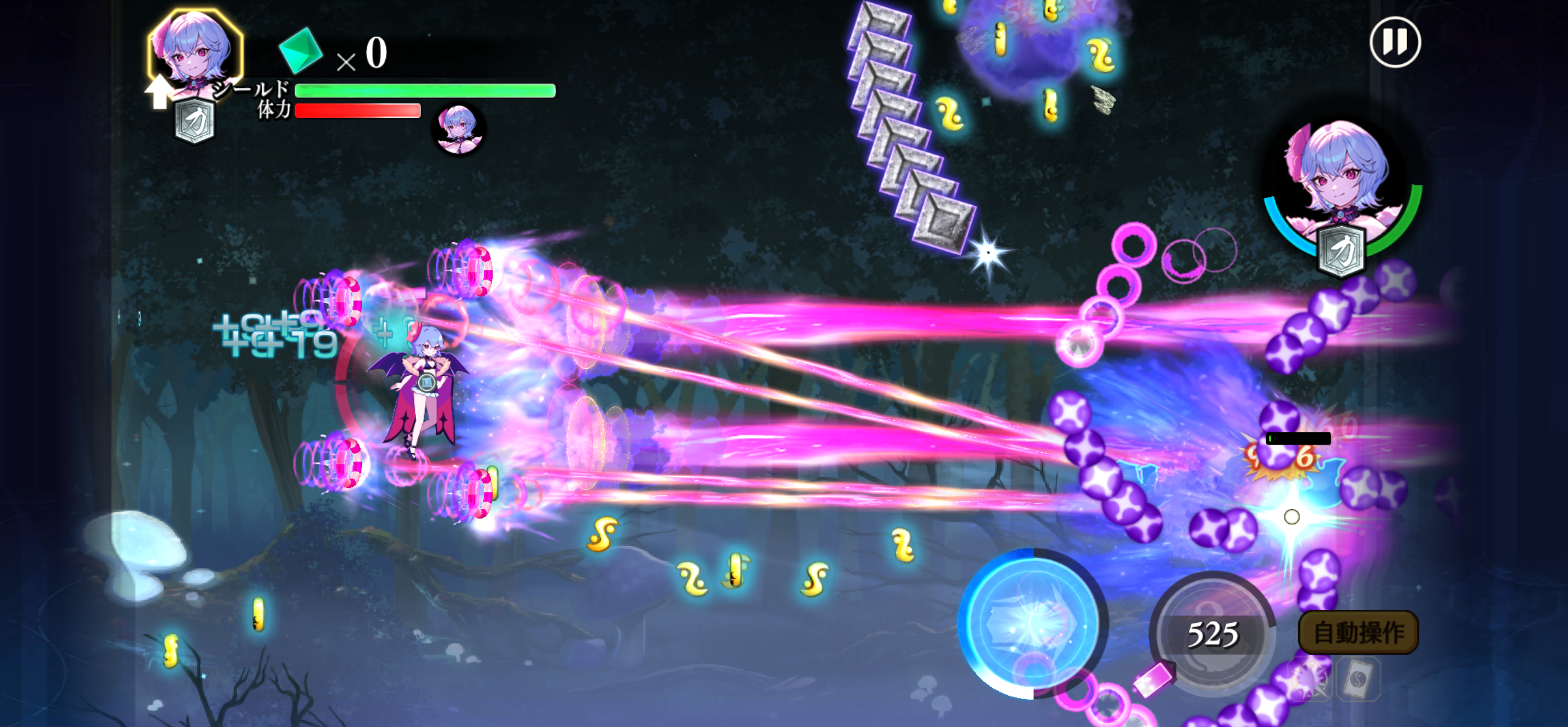Pause the game with the pause button
1568x727 pixels.
pos(1395,43)
